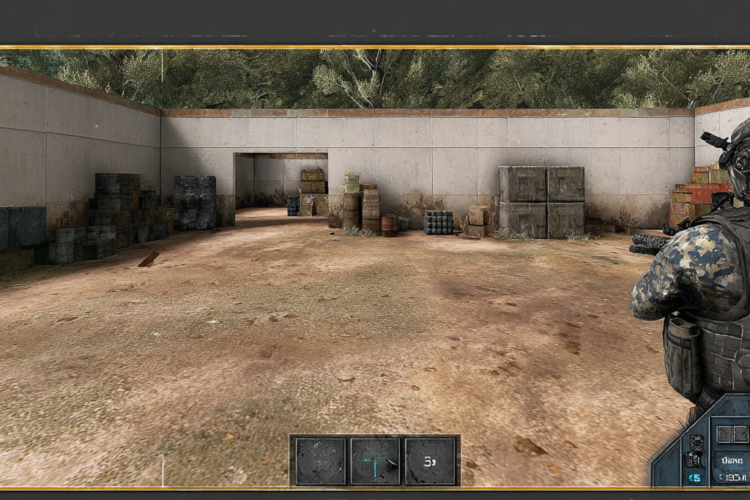Click the empty leftmost hotbar slot
The height and width of the screenshot is (500, 750).
(x=319, y=461)
